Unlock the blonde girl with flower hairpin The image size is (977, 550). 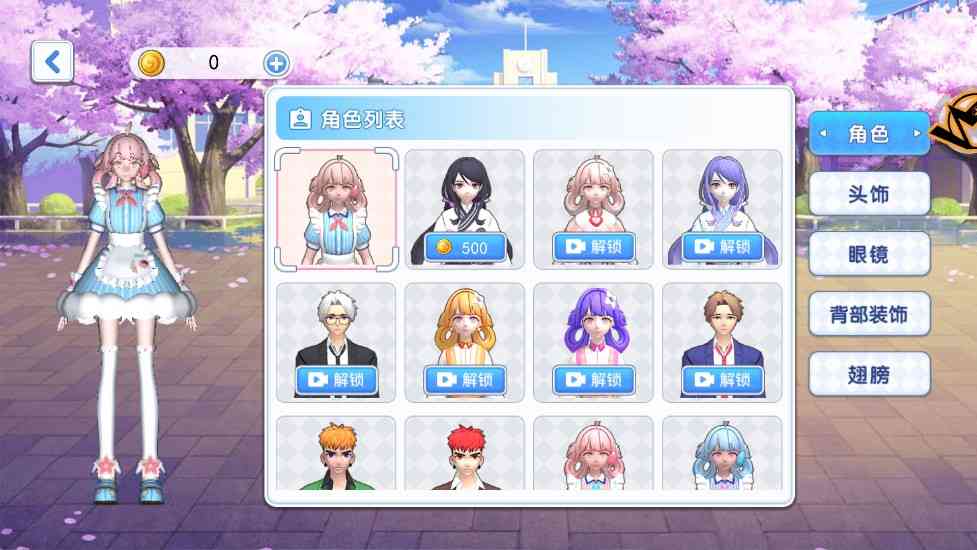465,380
